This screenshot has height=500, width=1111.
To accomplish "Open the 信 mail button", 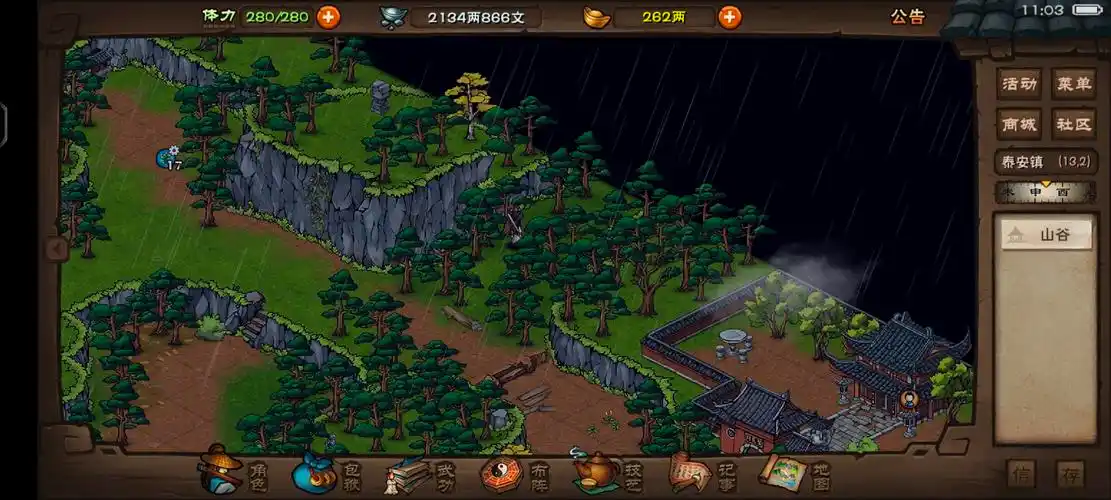I will click(x=1021, y=473).
